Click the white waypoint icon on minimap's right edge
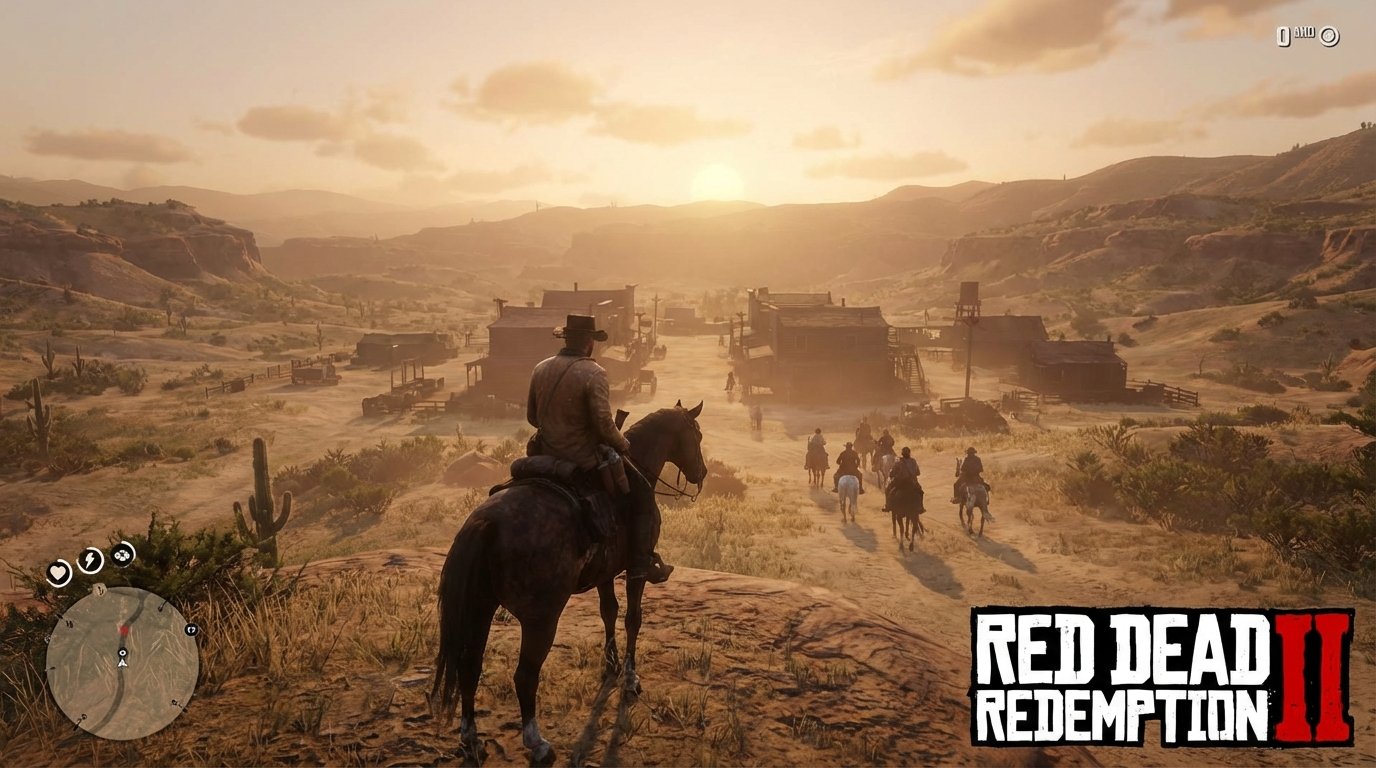Screen dimensions: 1376x768 tap(191, 630)
